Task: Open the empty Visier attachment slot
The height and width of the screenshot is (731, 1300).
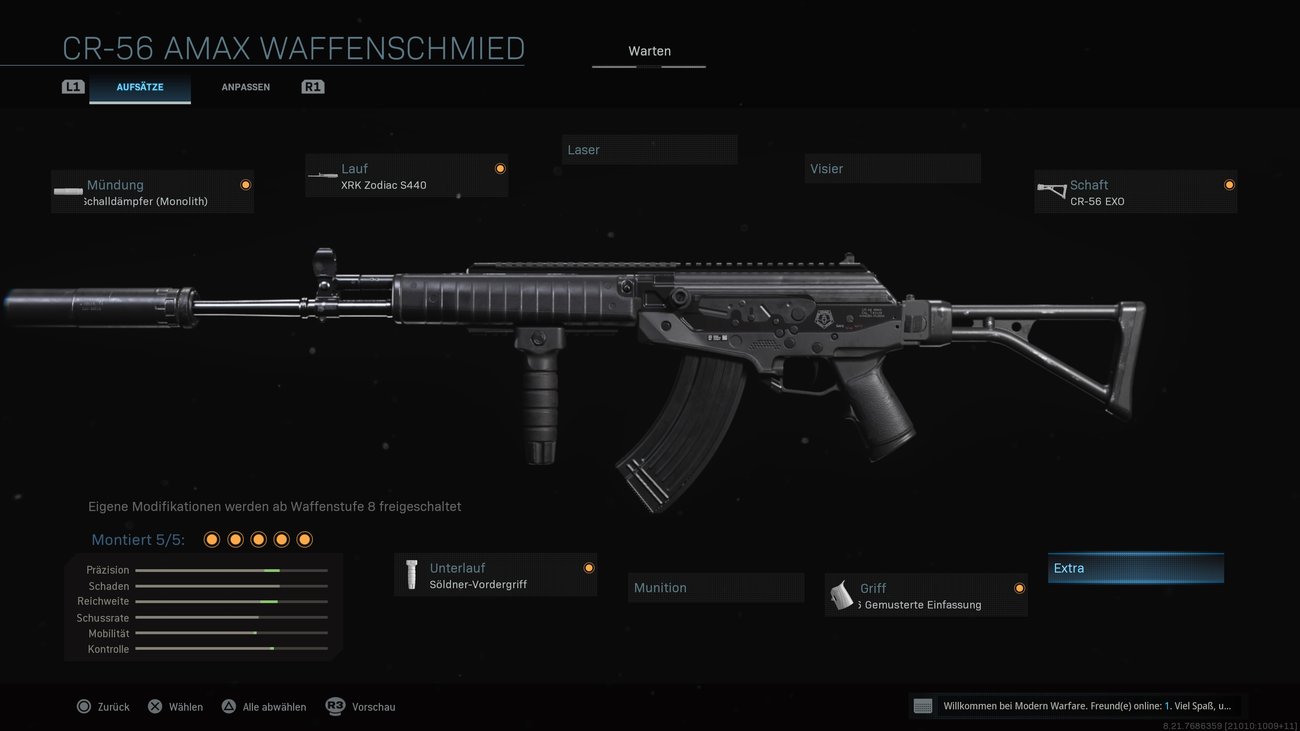Action: 892,168
